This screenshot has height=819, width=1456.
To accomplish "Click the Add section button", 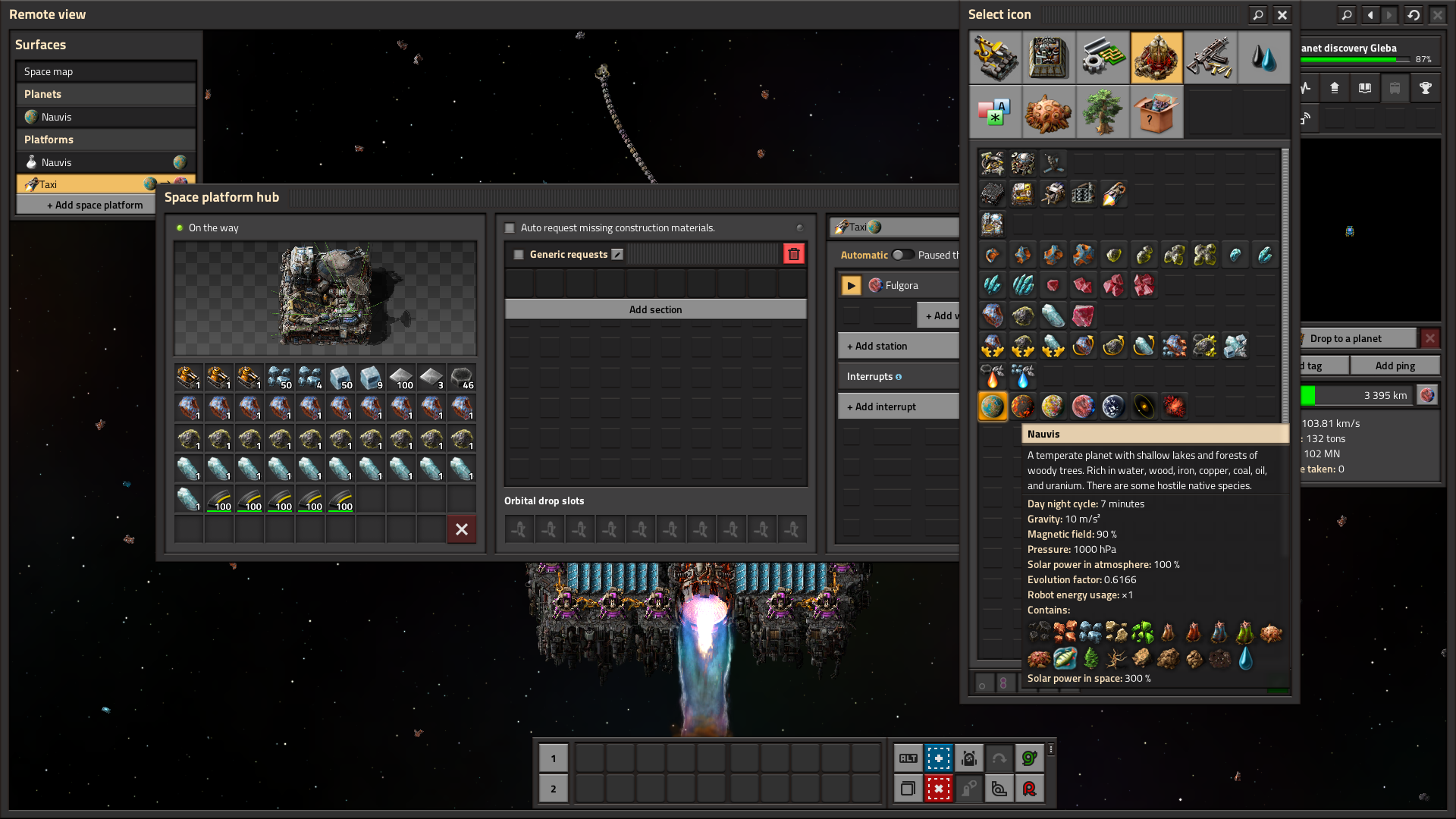I will [x=655, y=309].
